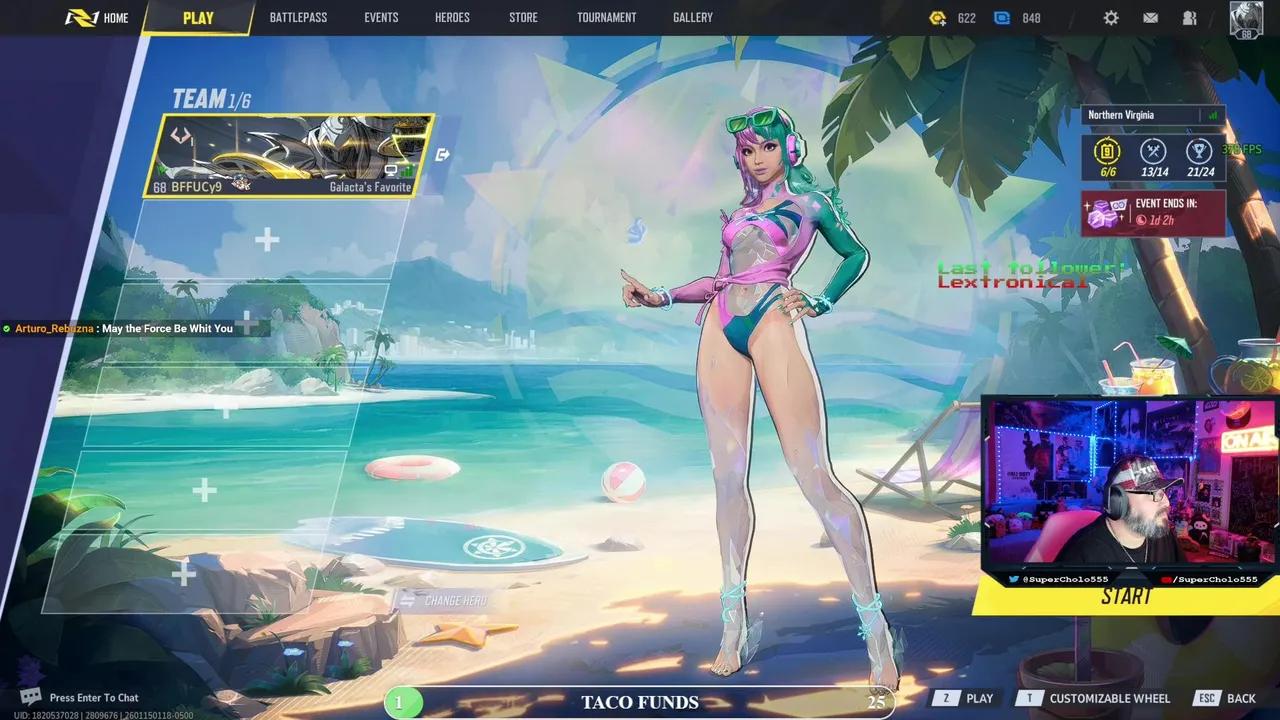Open the settings gear icon
This screenshot has width=1280, height=720.
[x=1111, y=17]
